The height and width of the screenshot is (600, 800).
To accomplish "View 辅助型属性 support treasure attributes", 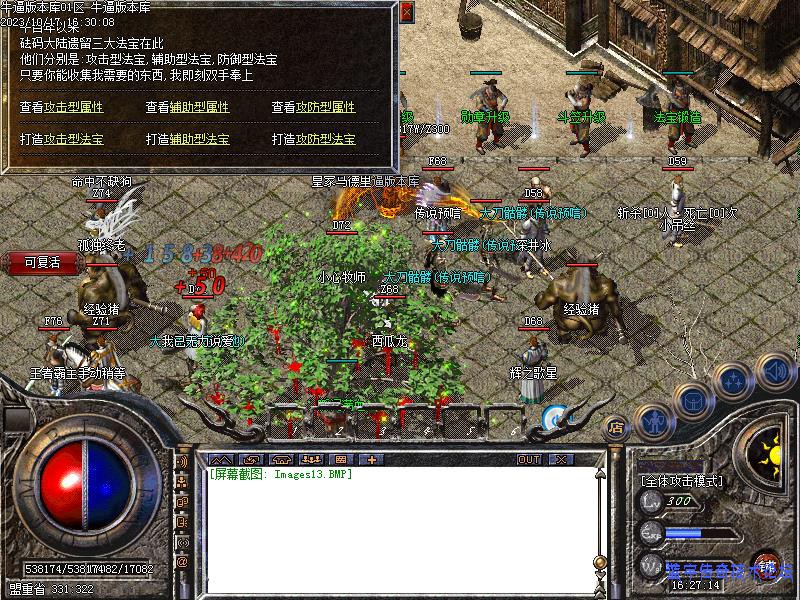I will (187, 107).
